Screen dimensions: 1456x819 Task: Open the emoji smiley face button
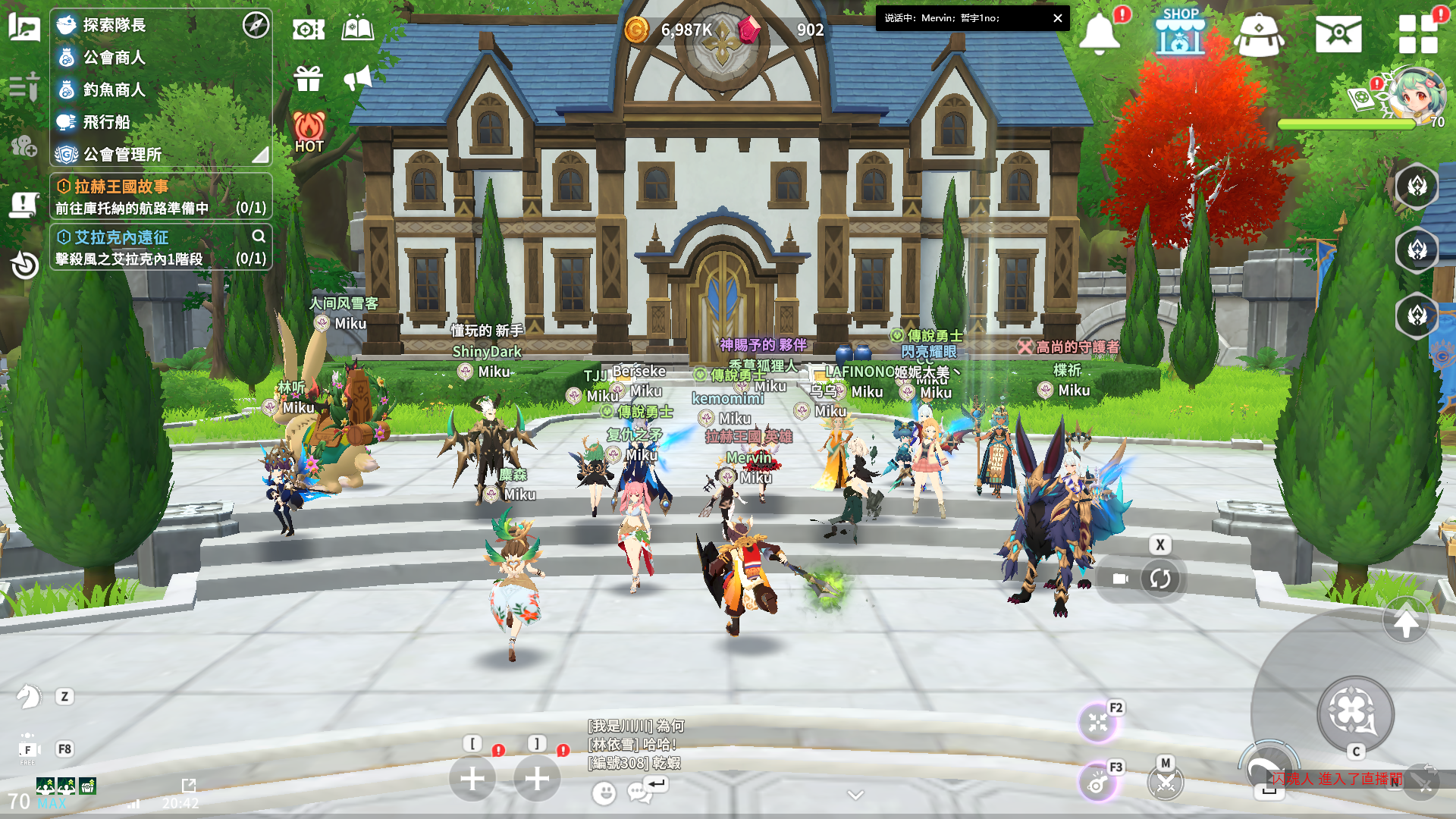coord(604,793)
